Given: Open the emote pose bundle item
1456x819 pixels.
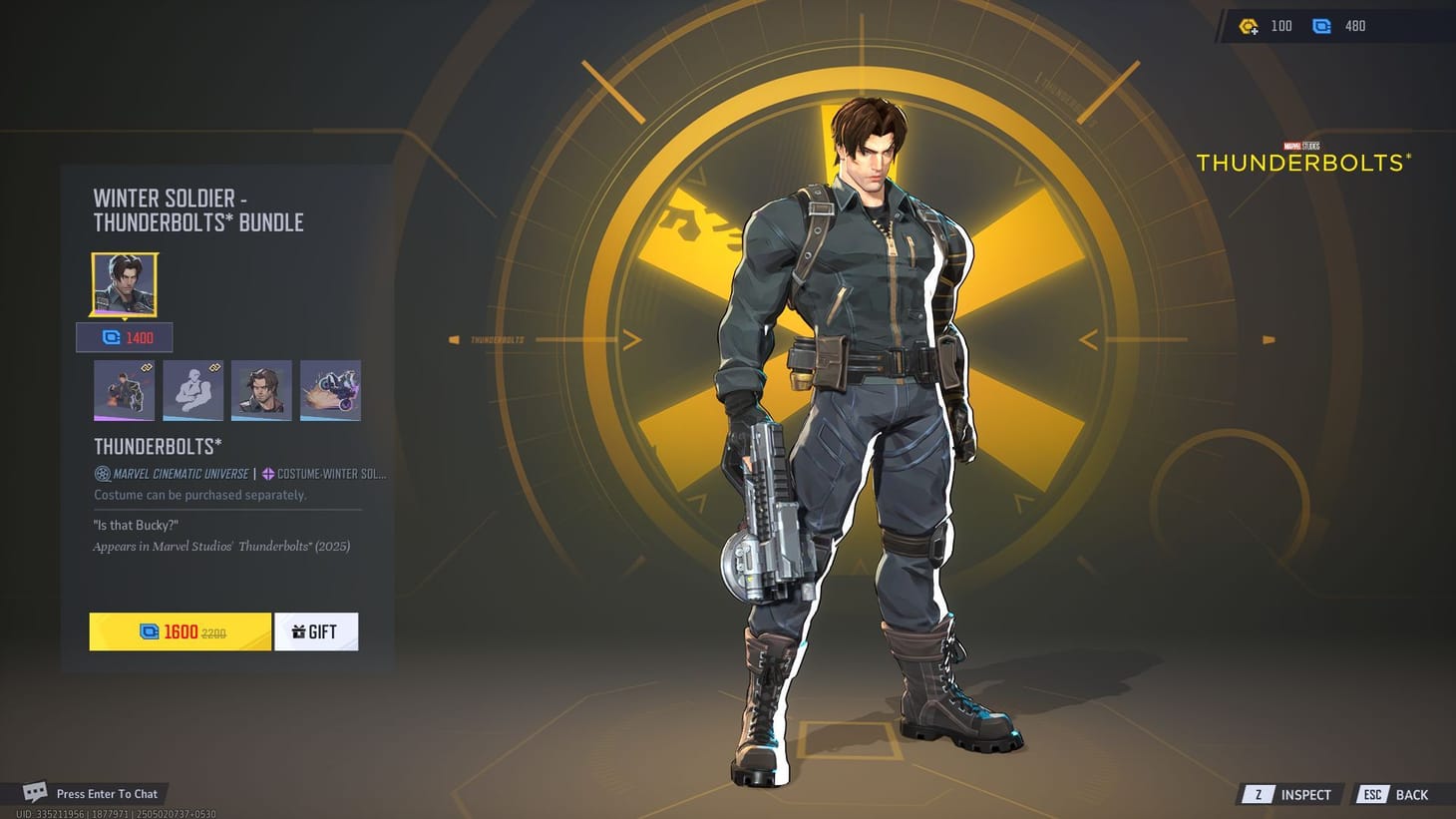Looking at the screenshot, I should coord(192,389).
